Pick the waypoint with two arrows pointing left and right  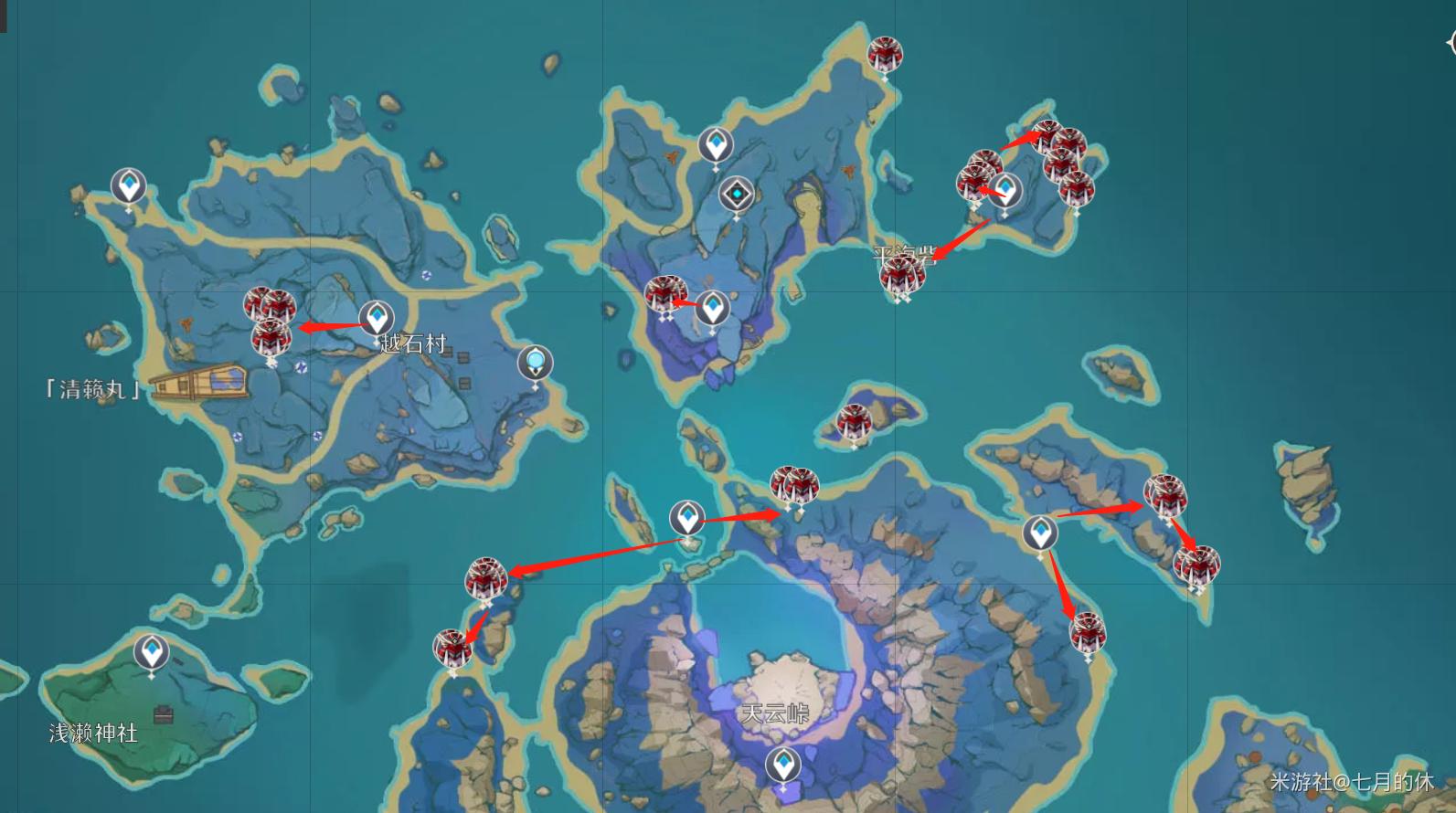click(x=687, y=519)
